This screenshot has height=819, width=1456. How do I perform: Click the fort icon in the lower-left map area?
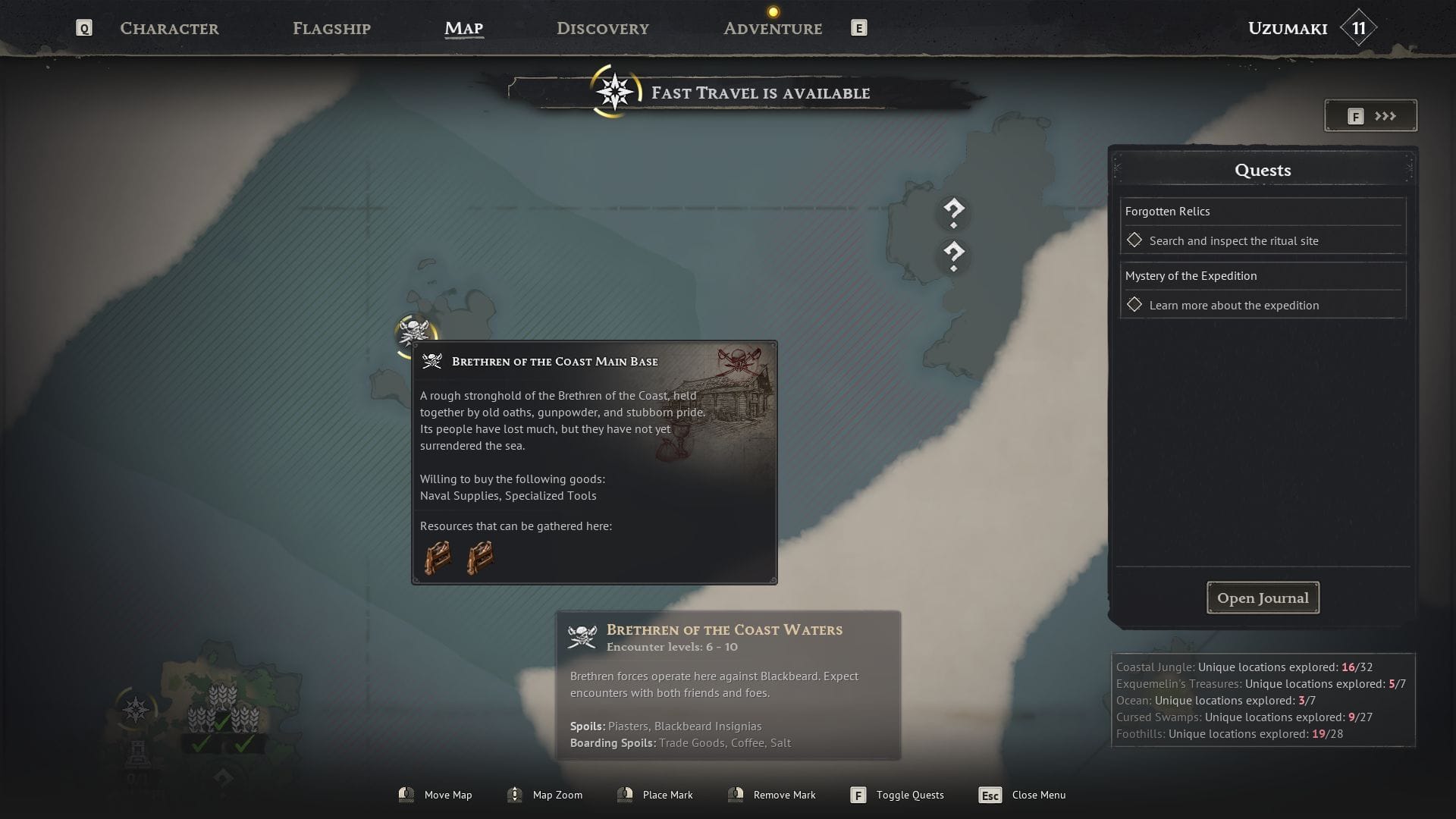[139, 754]
